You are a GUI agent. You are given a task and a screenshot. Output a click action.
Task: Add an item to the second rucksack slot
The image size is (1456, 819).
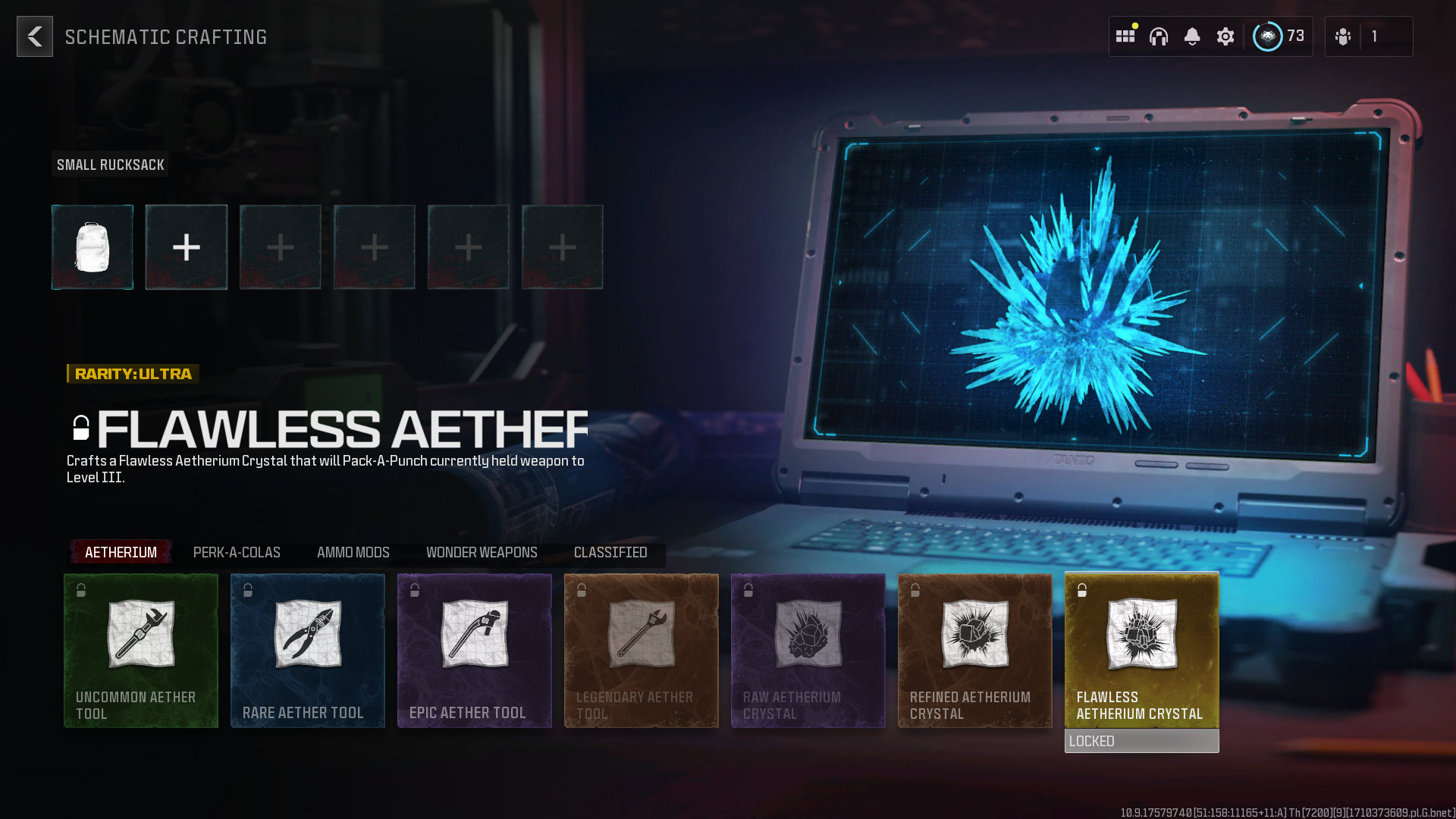click(x=186, y=246)
